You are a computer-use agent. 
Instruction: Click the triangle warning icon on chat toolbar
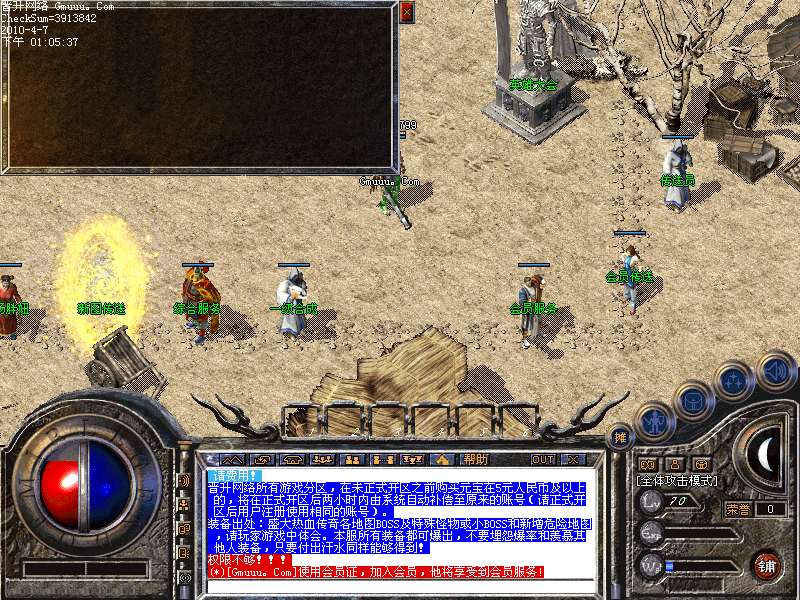[x=443, y=459]
